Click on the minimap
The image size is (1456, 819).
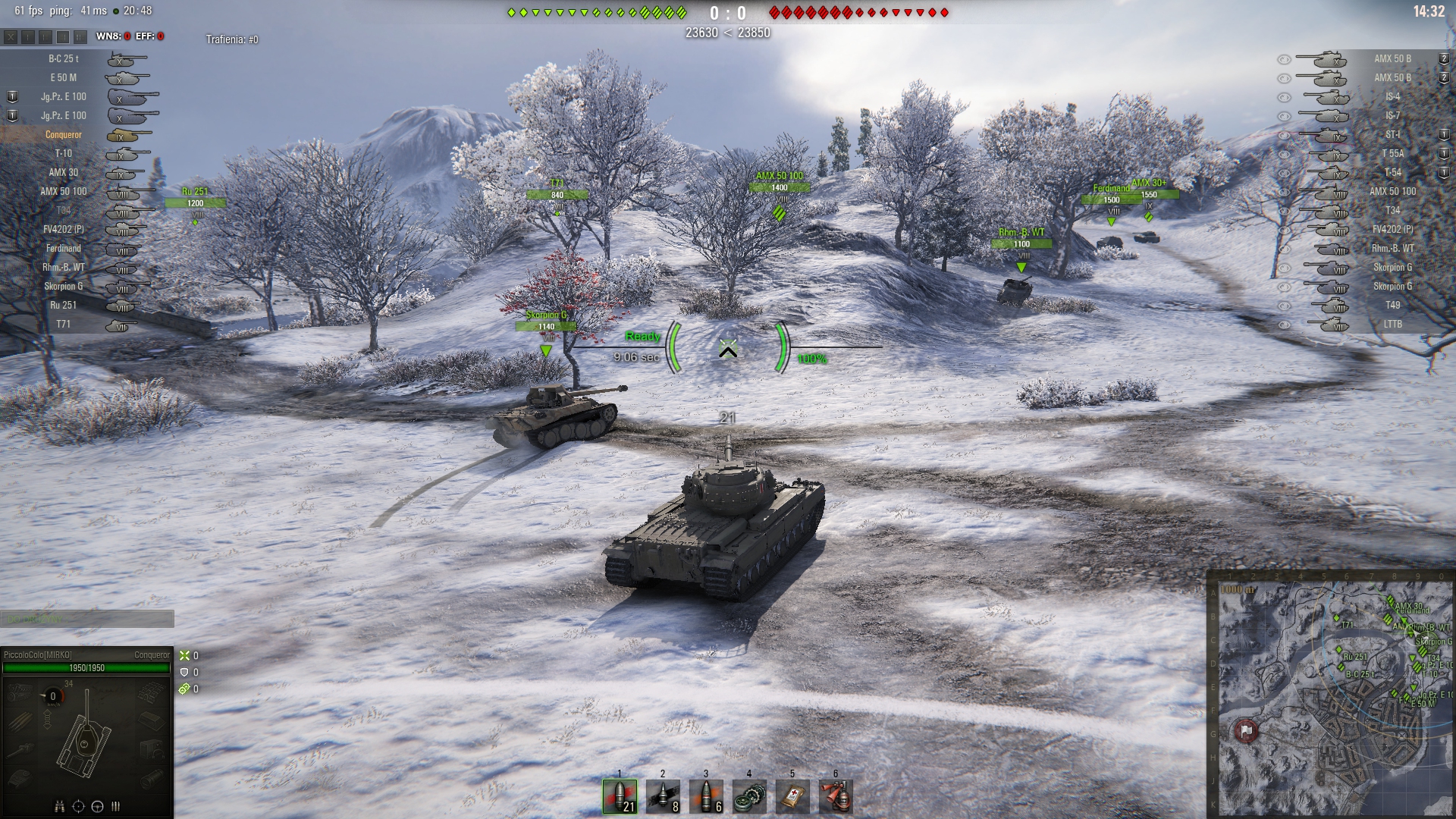point(1331,694)
